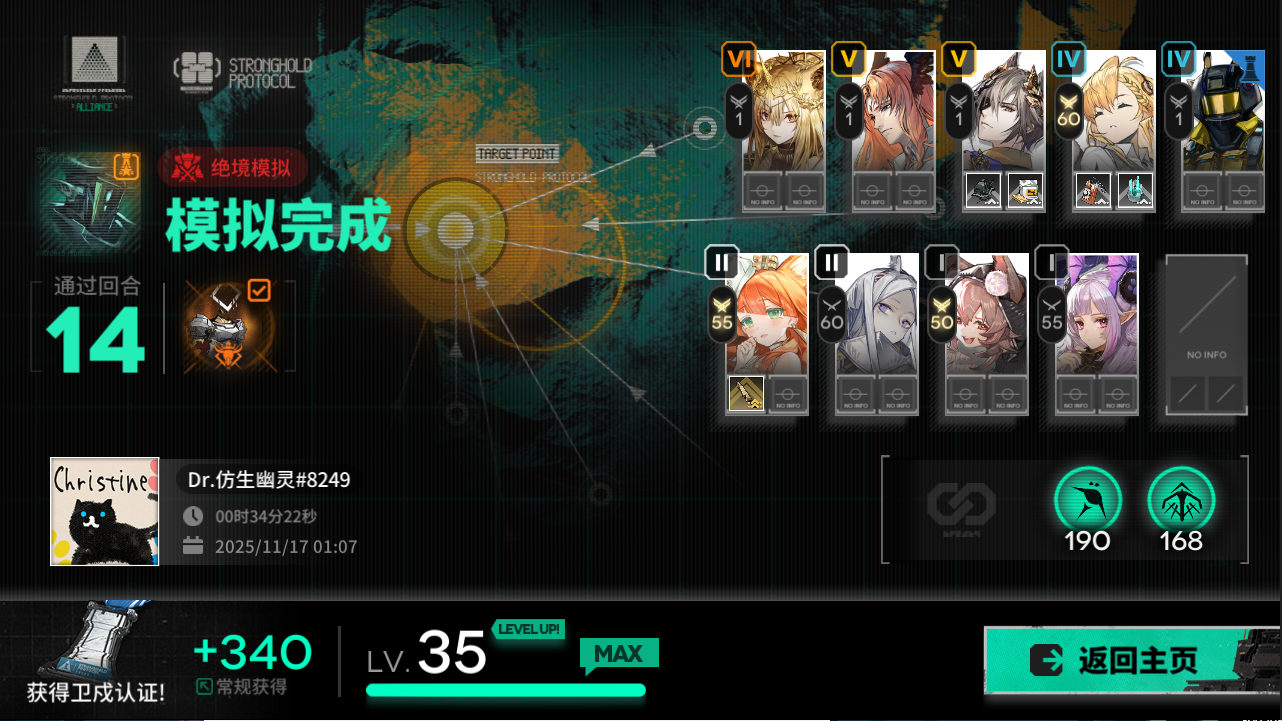
Task: Select the tier VI blonde horned operator card
Action: pyautogui.click(x=783, y=115)
